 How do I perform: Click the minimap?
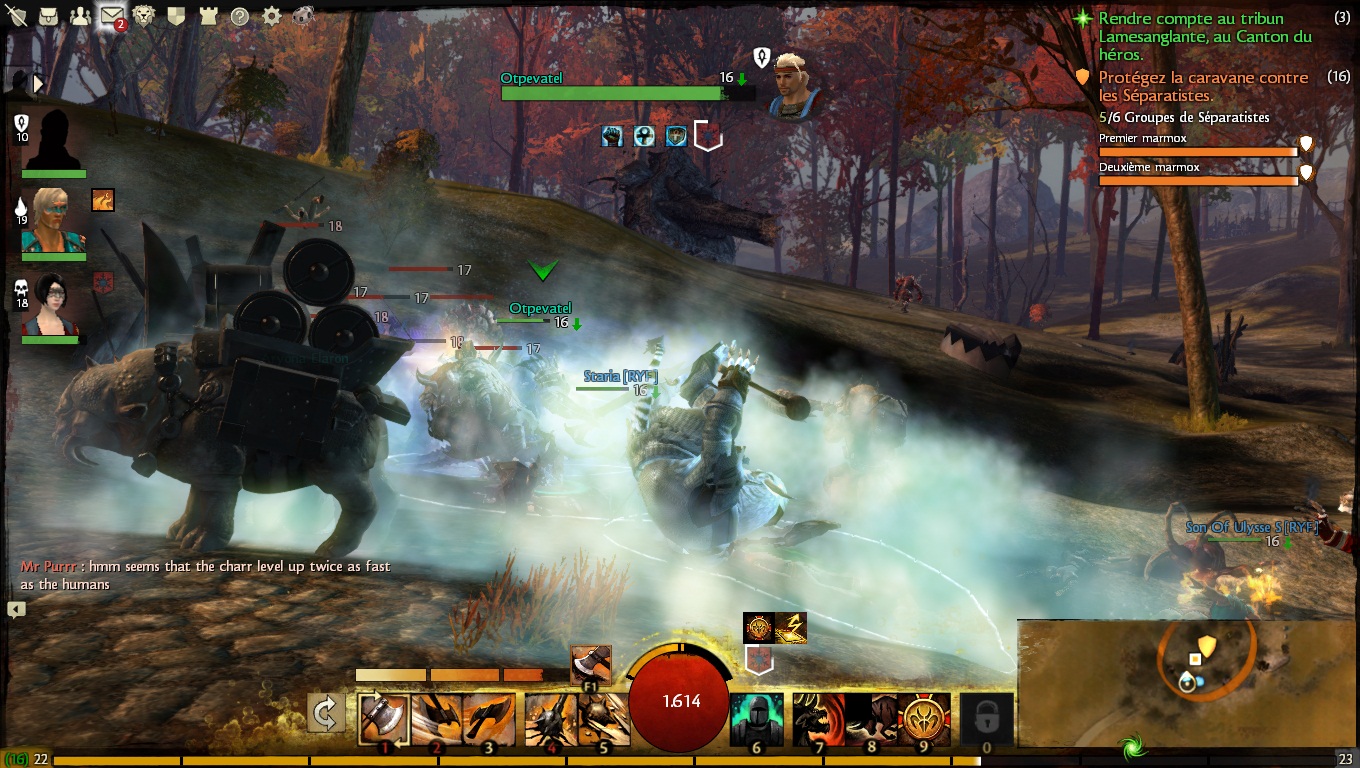(1187, 681)
